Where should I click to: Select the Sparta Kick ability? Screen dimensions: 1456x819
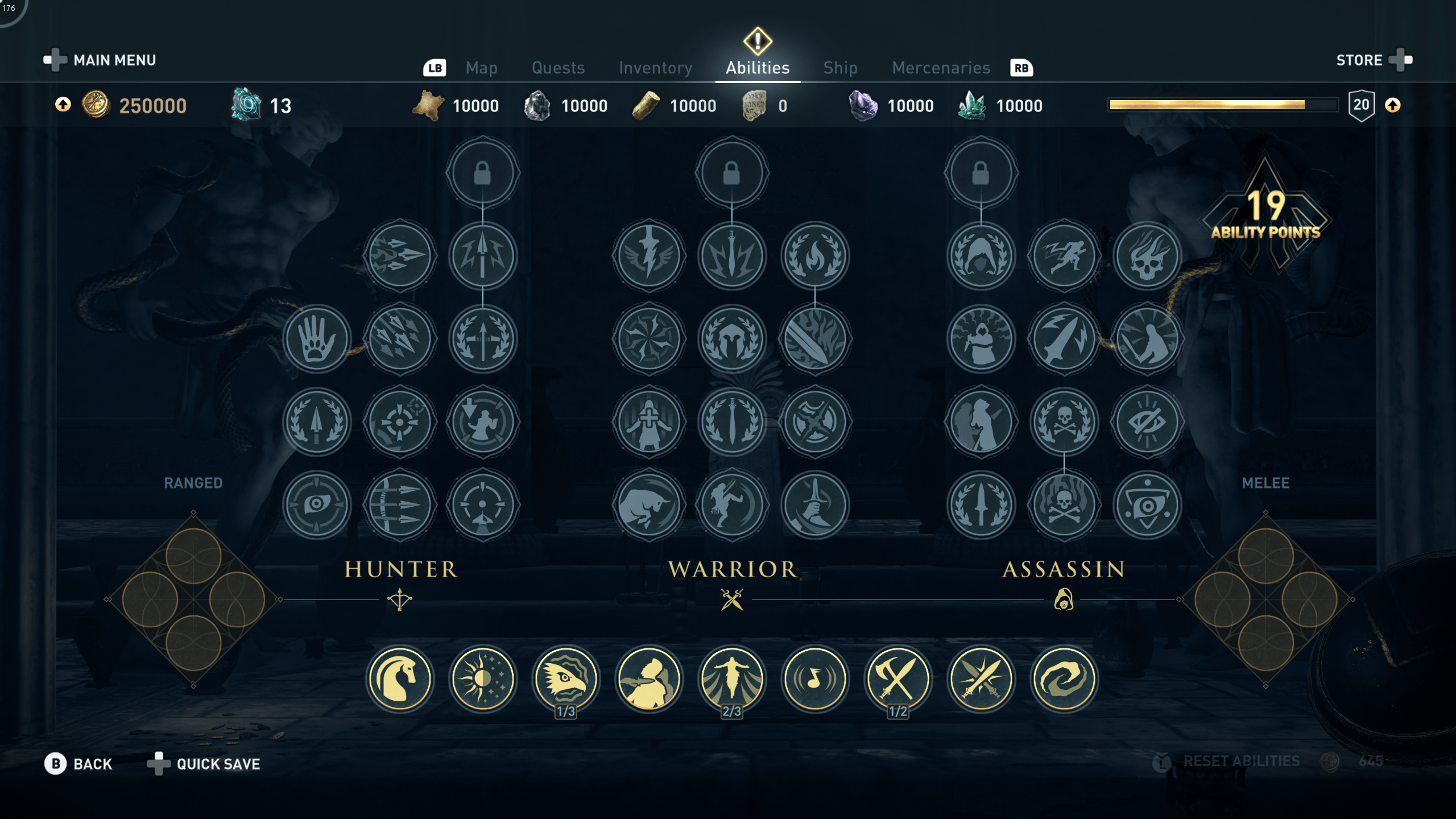(x=733, y=504)
